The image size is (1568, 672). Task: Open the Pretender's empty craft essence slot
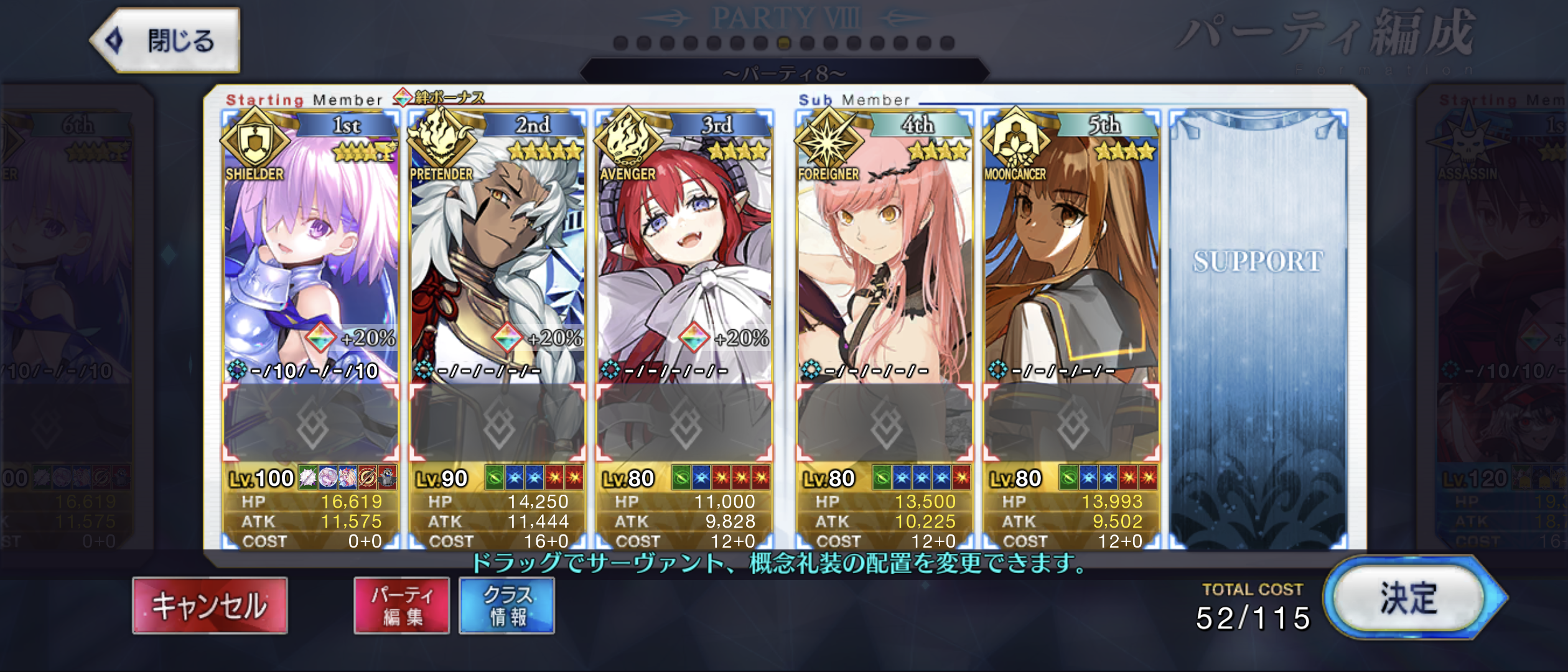[498, 424]
